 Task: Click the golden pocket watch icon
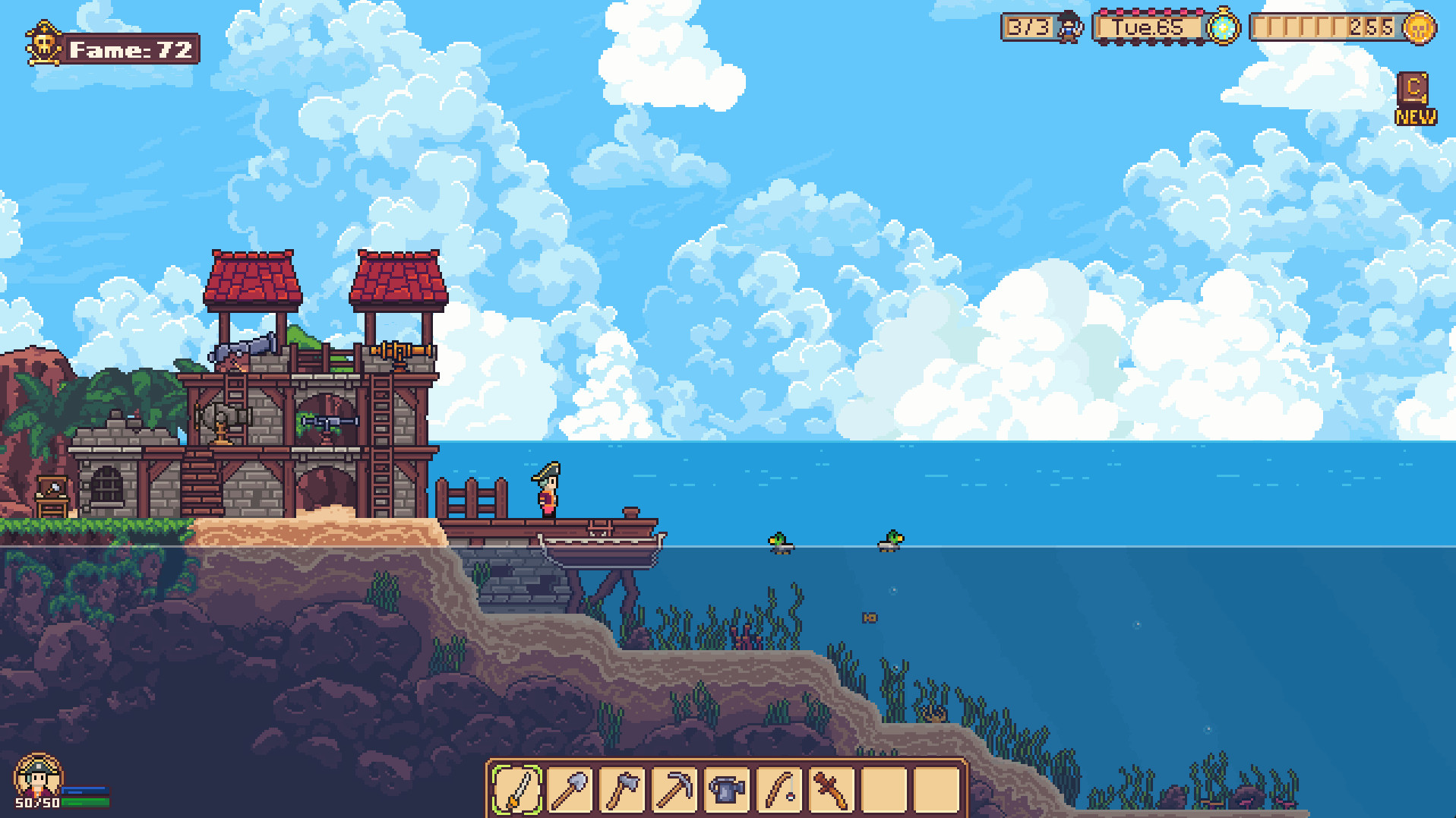(x=1223, y=27)
